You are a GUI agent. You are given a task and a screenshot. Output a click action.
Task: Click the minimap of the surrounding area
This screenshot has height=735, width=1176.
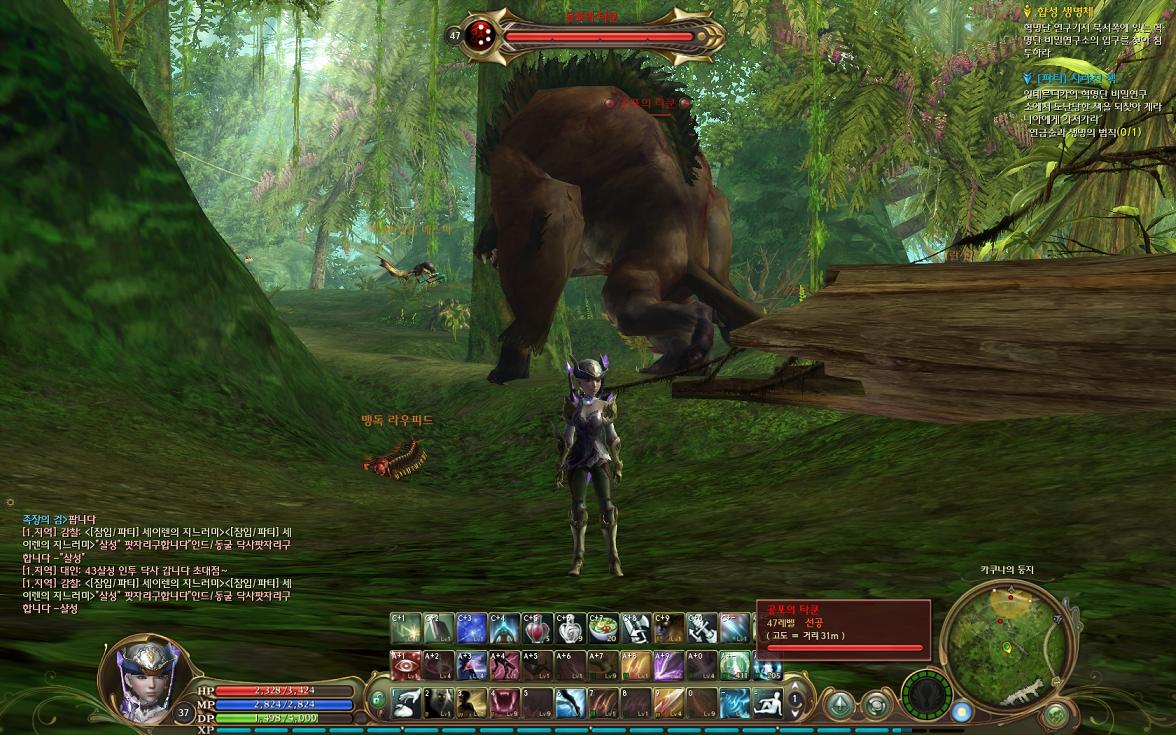tap(1004, 638)
